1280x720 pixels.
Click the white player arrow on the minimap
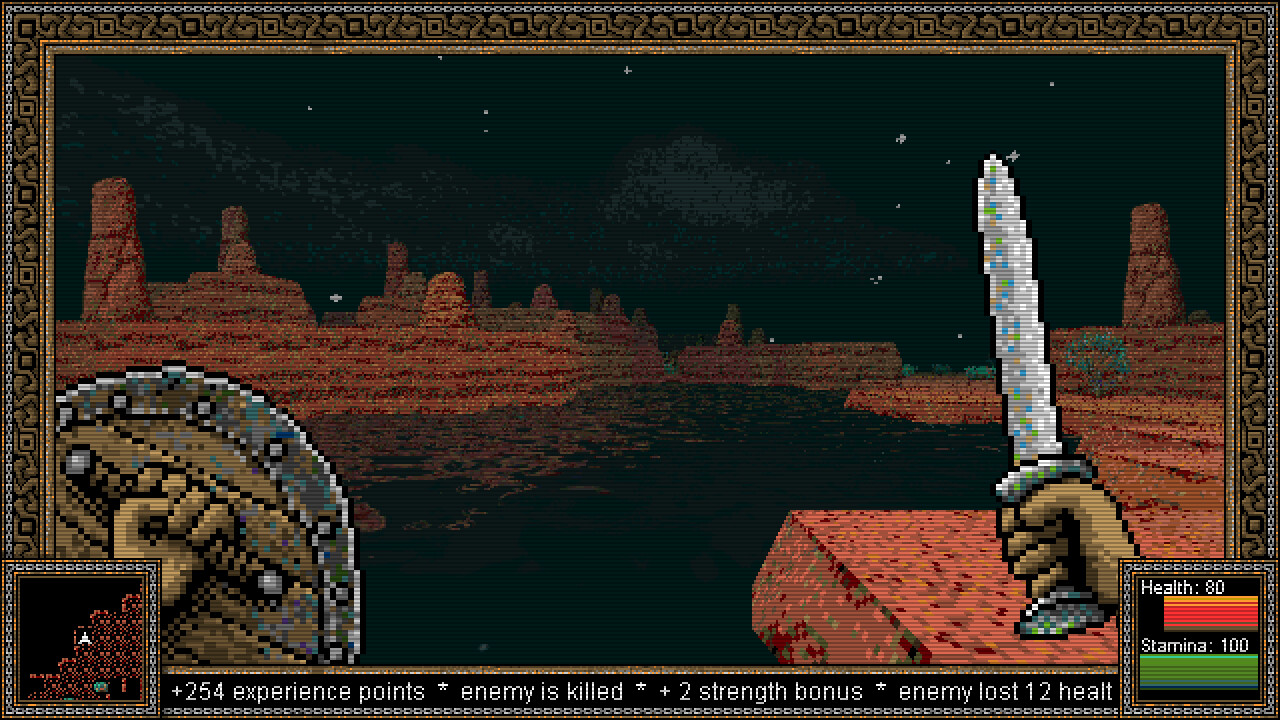tap(85, 640)
